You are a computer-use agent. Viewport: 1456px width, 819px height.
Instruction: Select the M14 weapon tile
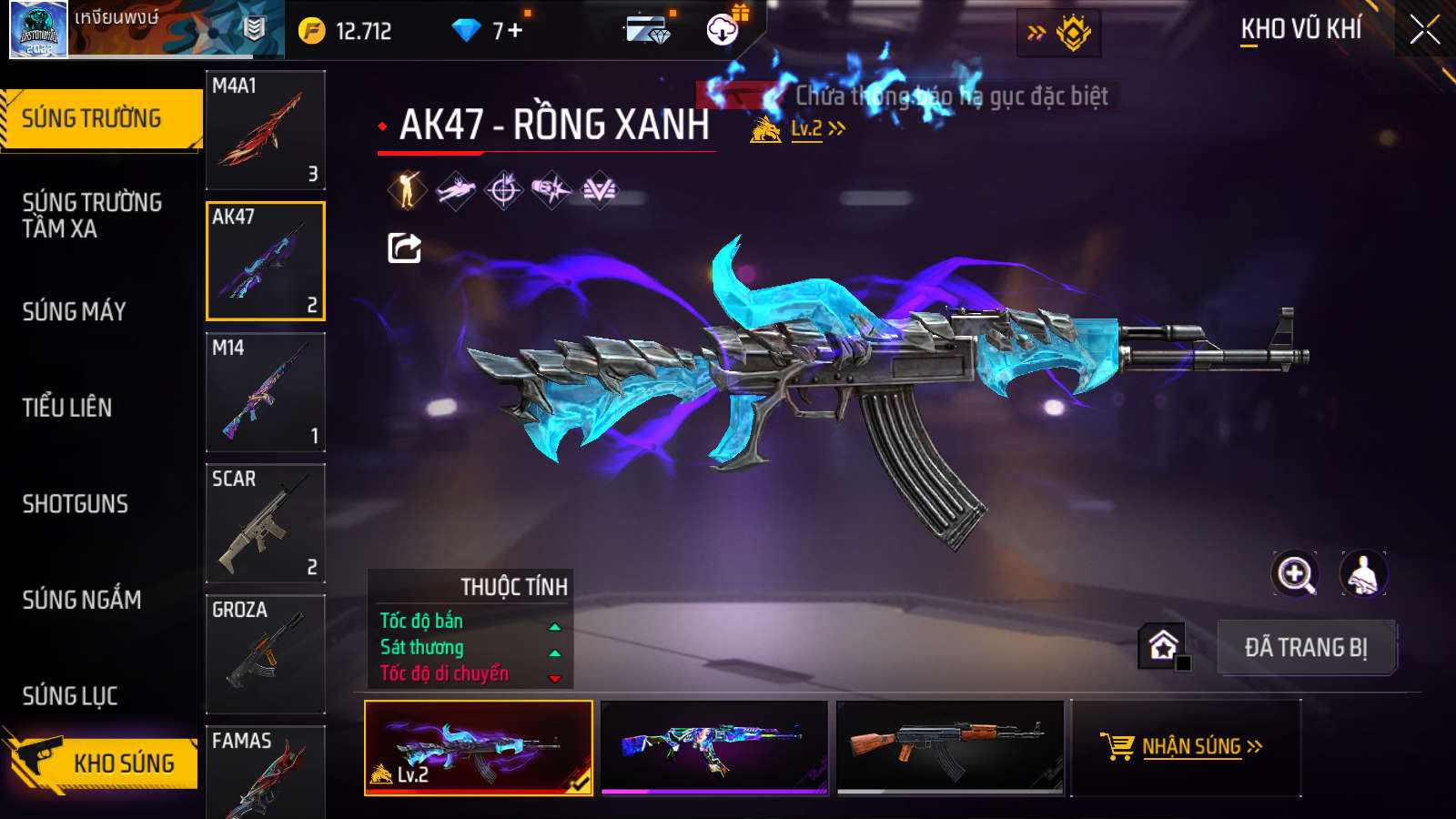click(x=265, y=392)
